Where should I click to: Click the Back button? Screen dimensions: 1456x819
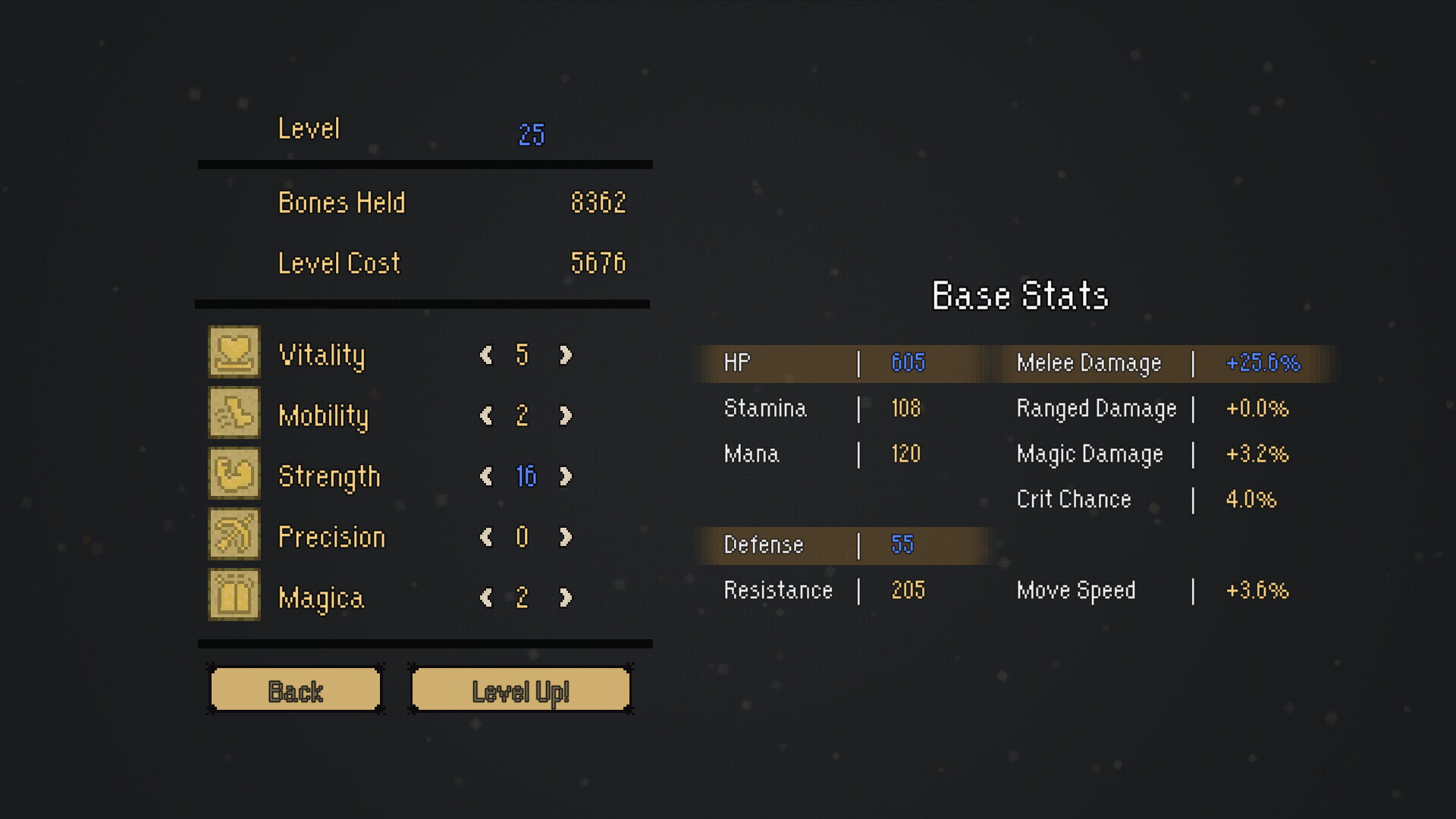click(x=295, y=690)
